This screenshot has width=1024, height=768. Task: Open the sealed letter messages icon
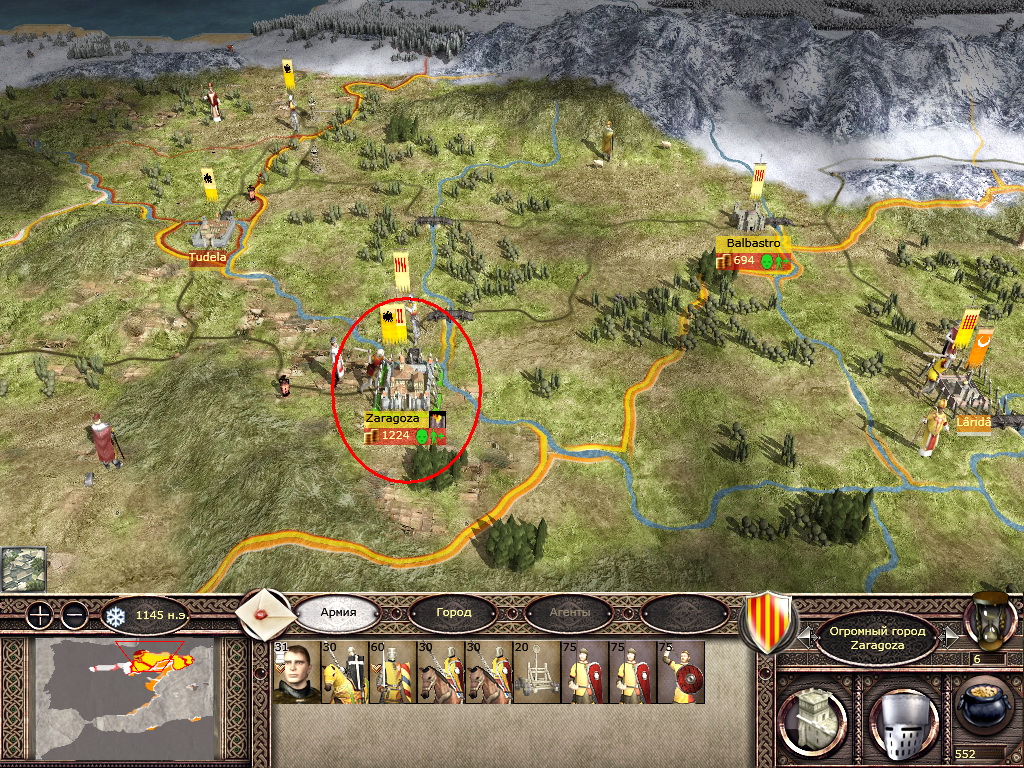click(265, 611)
